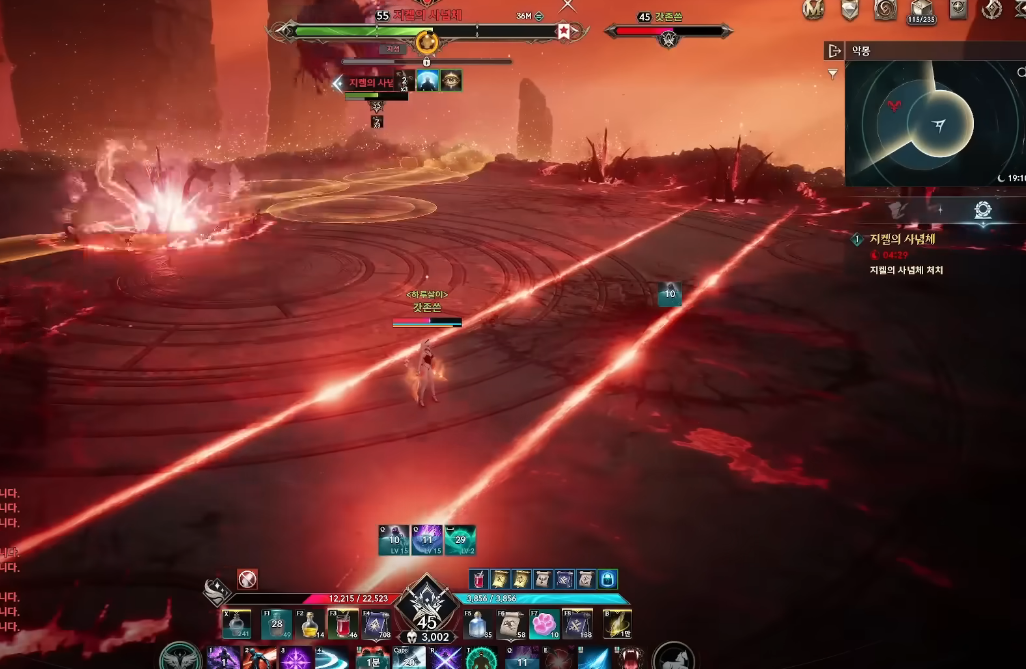Click the exit door icon beside 악몽
This screenshot has width=1026, height=669.
coord(834,50)
